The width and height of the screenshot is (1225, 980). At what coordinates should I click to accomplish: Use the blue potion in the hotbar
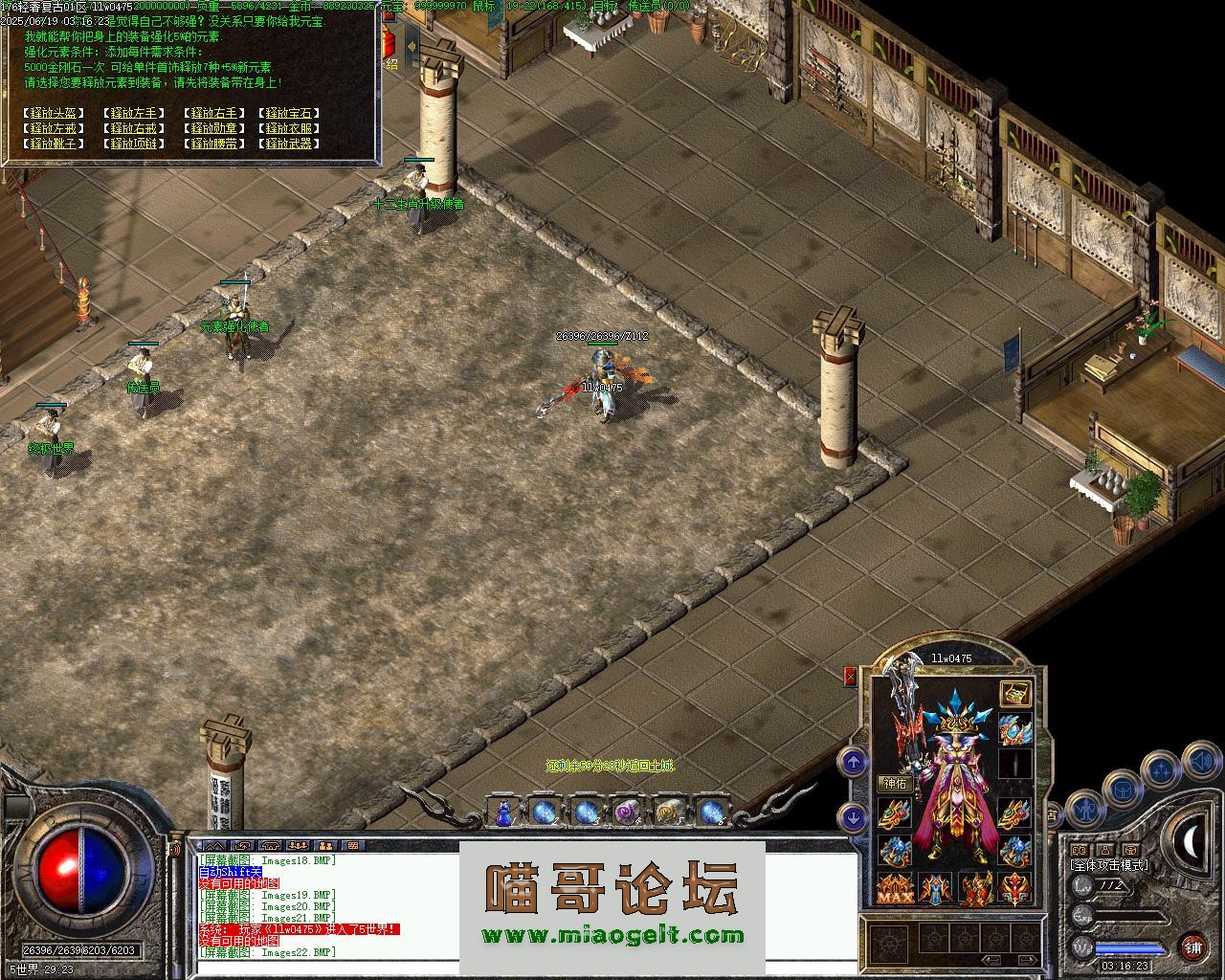point(503,813)
